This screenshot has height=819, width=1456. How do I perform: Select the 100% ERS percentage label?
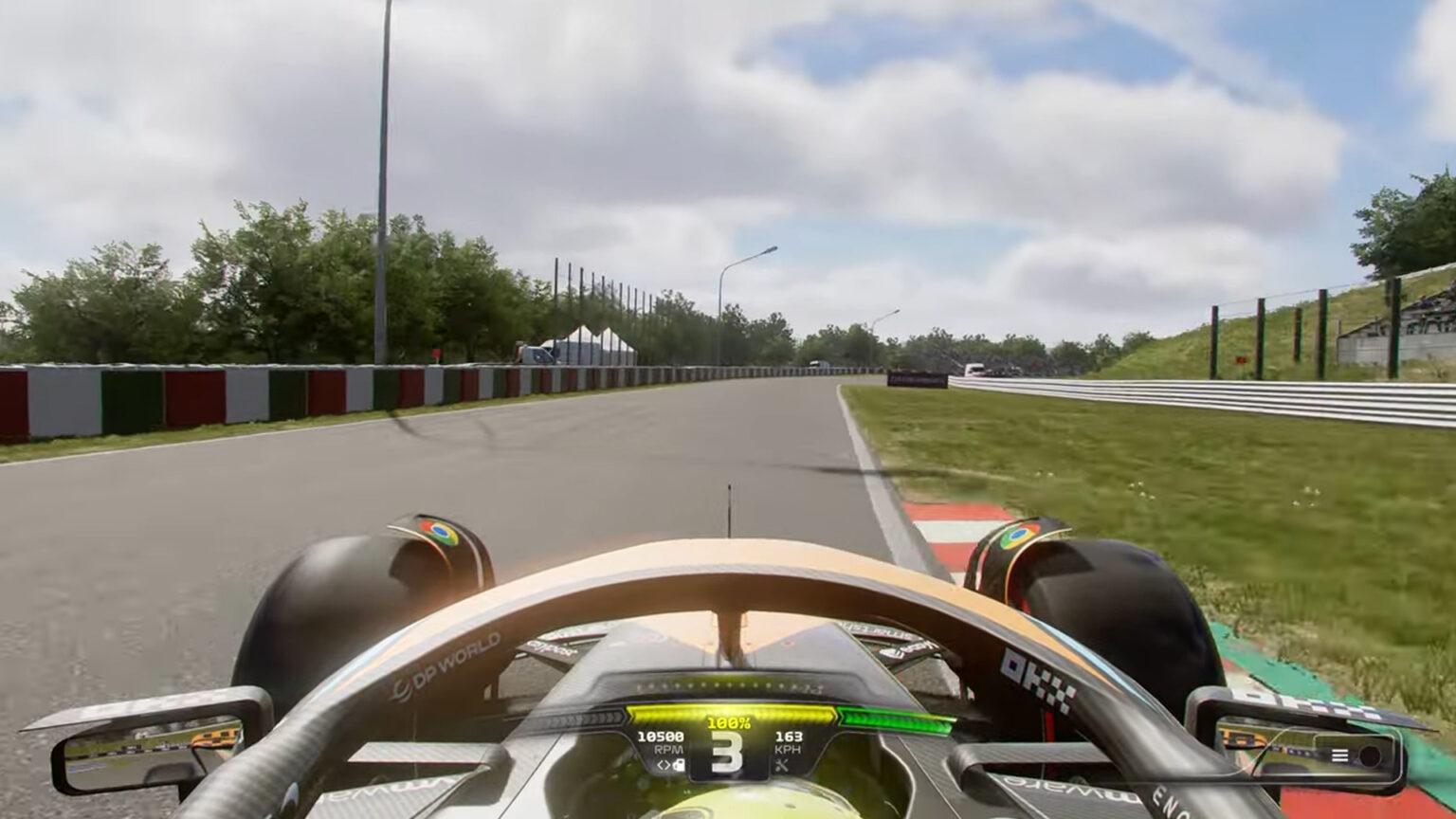coord(731,722)
